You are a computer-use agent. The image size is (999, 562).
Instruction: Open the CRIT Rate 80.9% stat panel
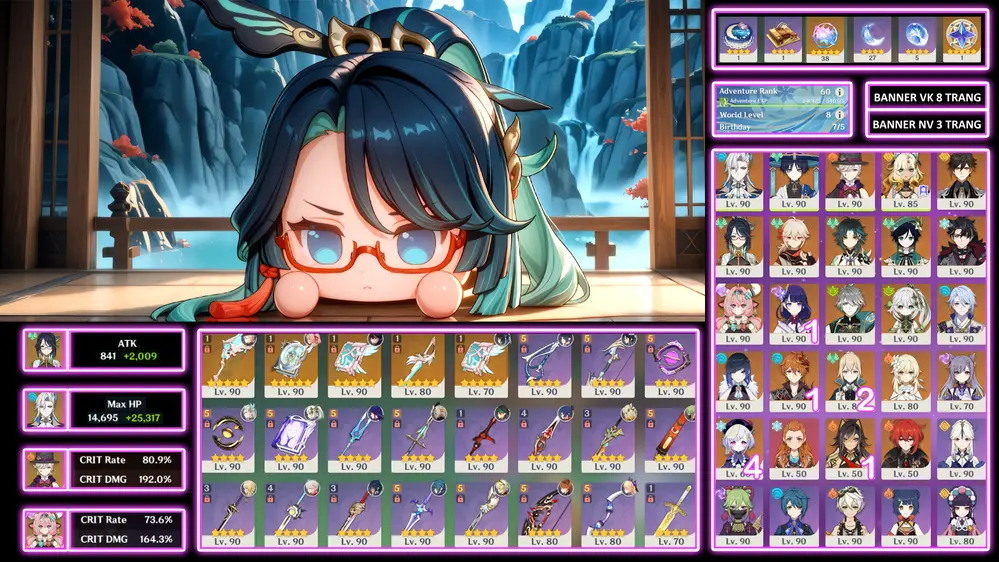coord(103,469)
